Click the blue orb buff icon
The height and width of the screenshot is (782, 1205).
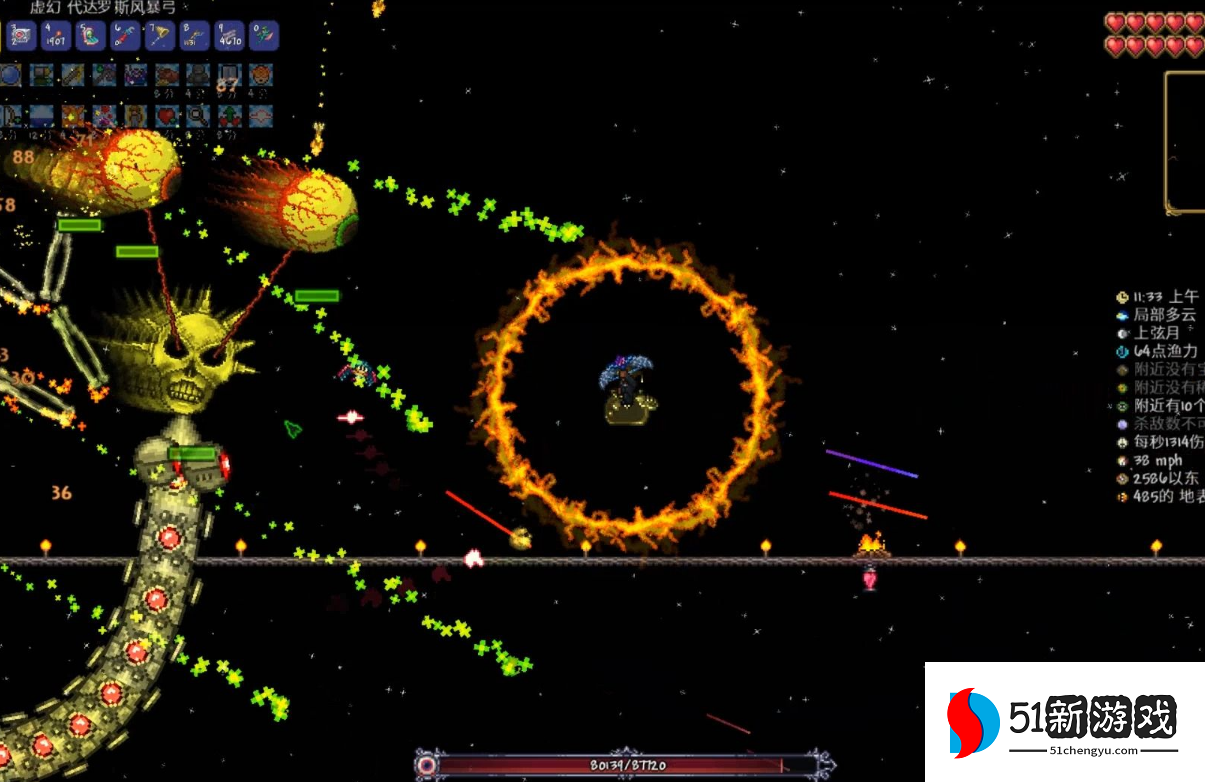point(10,75)
